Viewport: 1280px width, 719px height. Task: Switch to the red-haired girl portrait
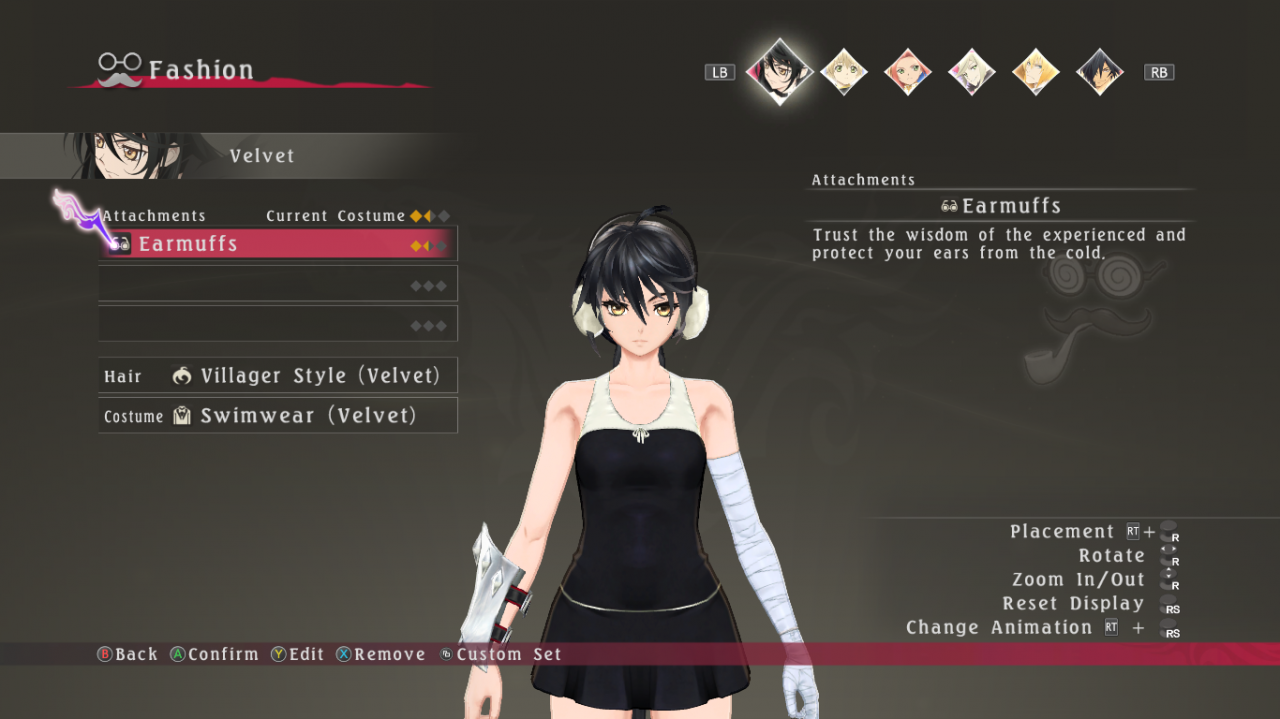(x=908, y=72)
